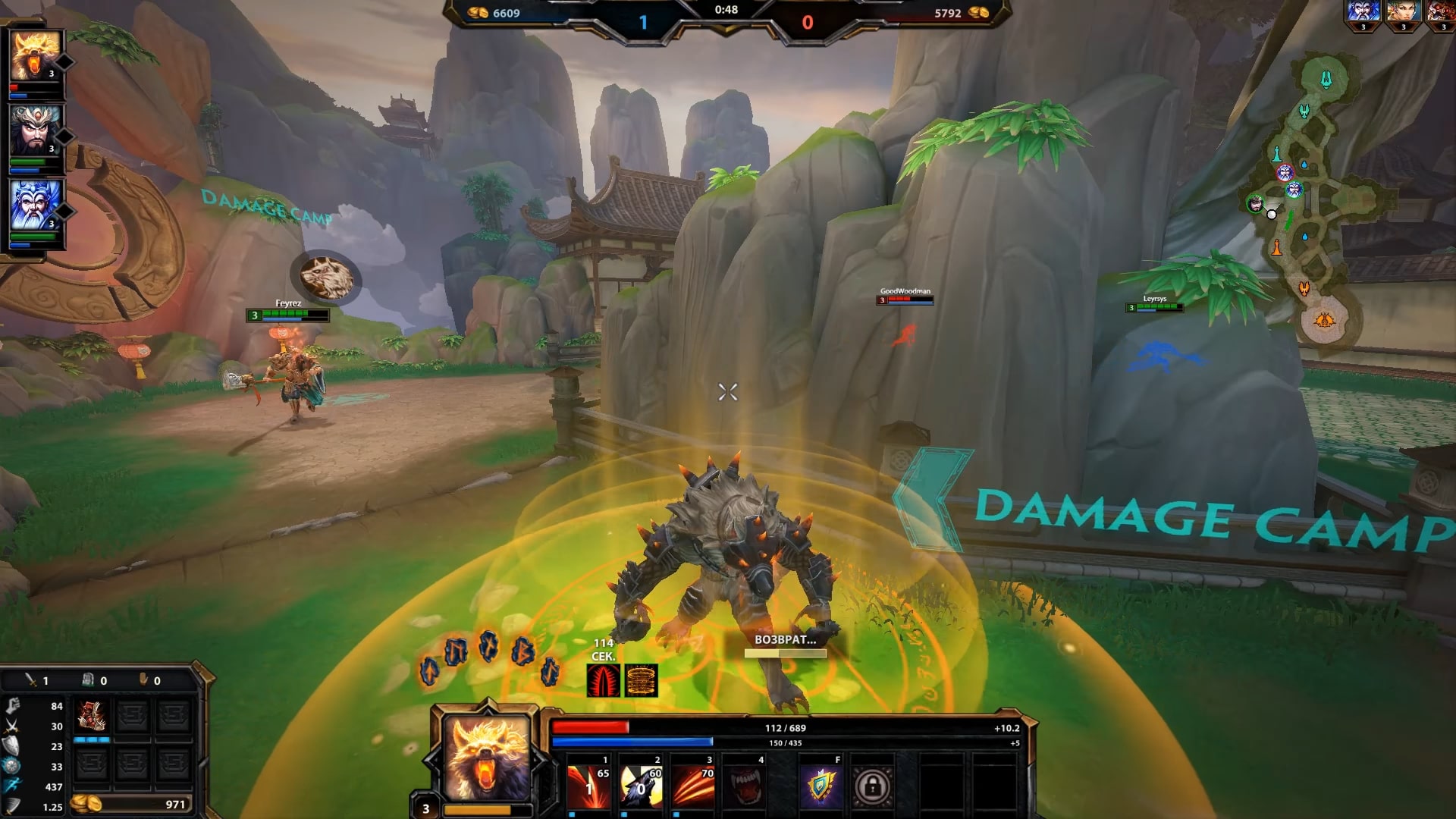The height and width of the screenshot is (819, 1456).
Task: Use the howling wolf ability in slot 2
Action: [642, 786]
